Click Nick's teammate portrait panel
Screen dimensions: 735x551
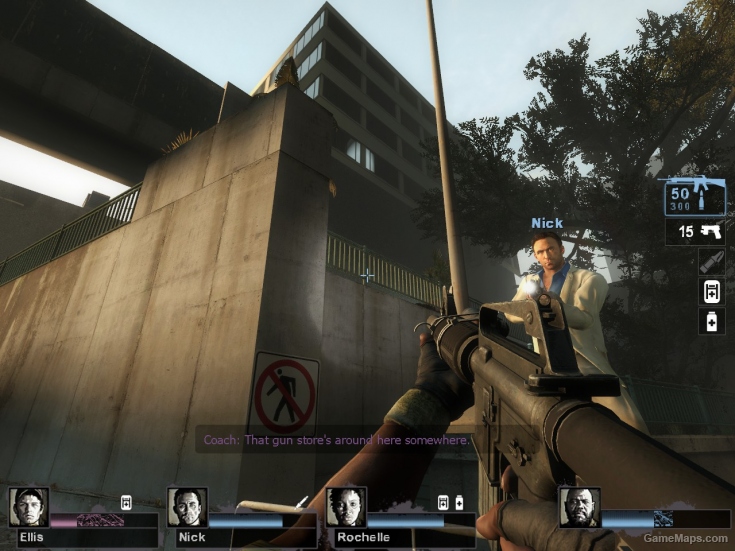pos(187,508)
